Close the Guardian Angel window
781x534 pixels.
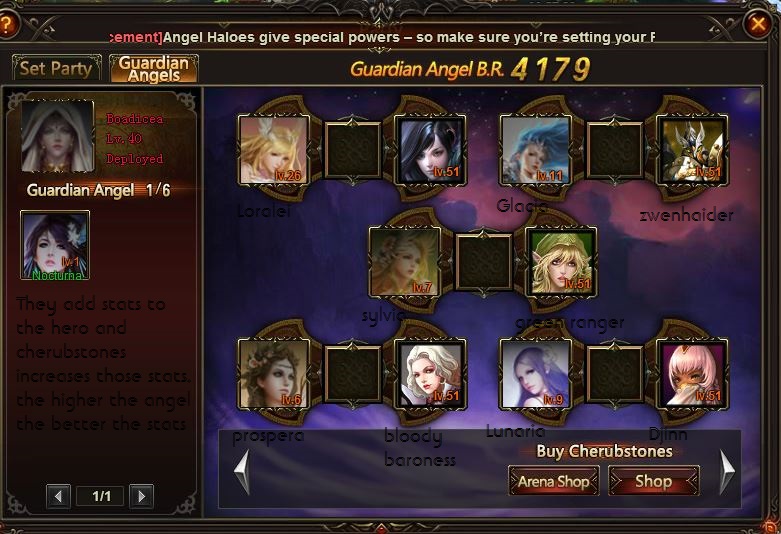(759, 25)
